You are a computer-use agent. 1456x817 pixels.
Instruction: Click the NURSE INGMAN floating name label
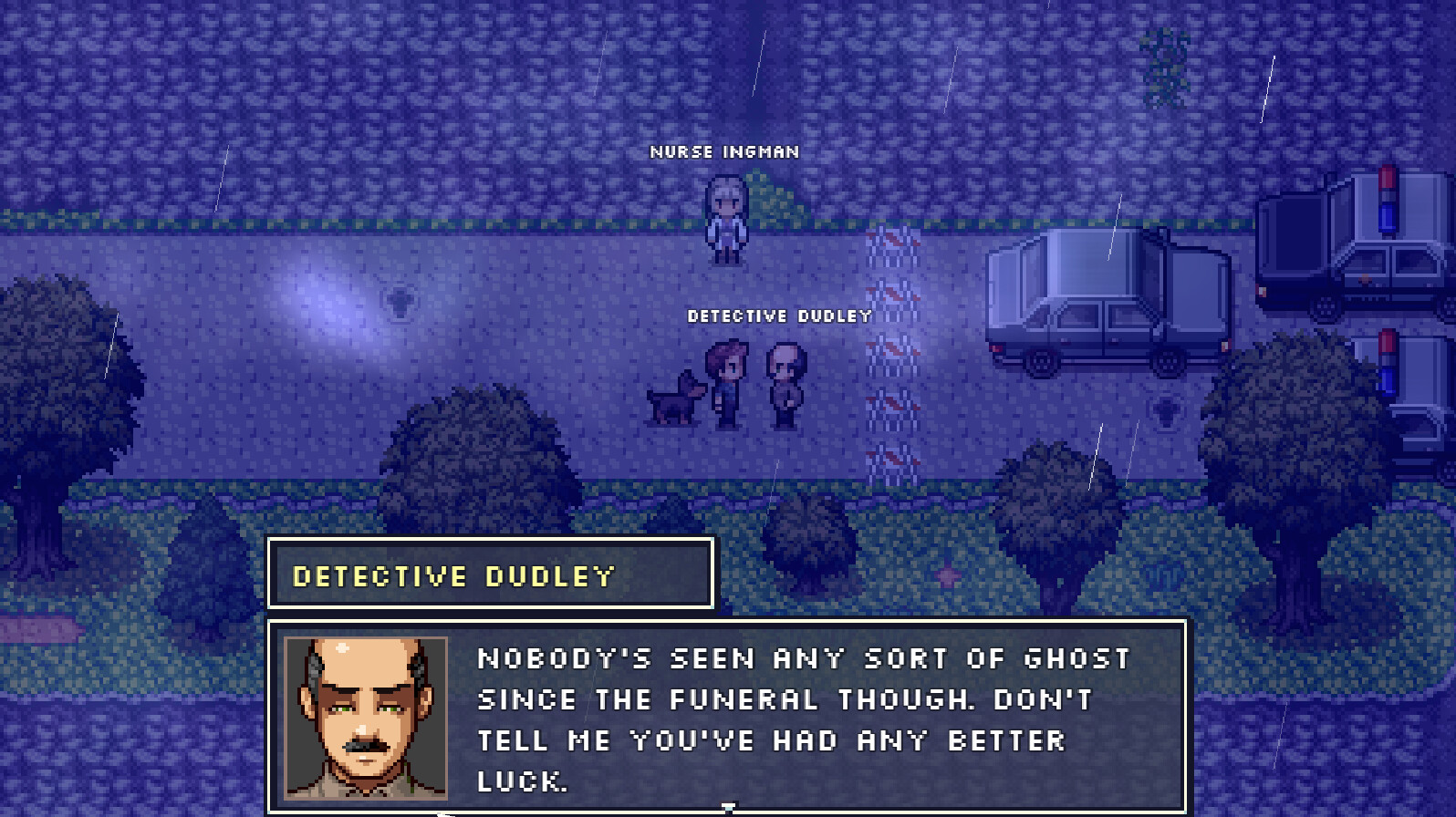pyautogui.click(x=723, y=152)
